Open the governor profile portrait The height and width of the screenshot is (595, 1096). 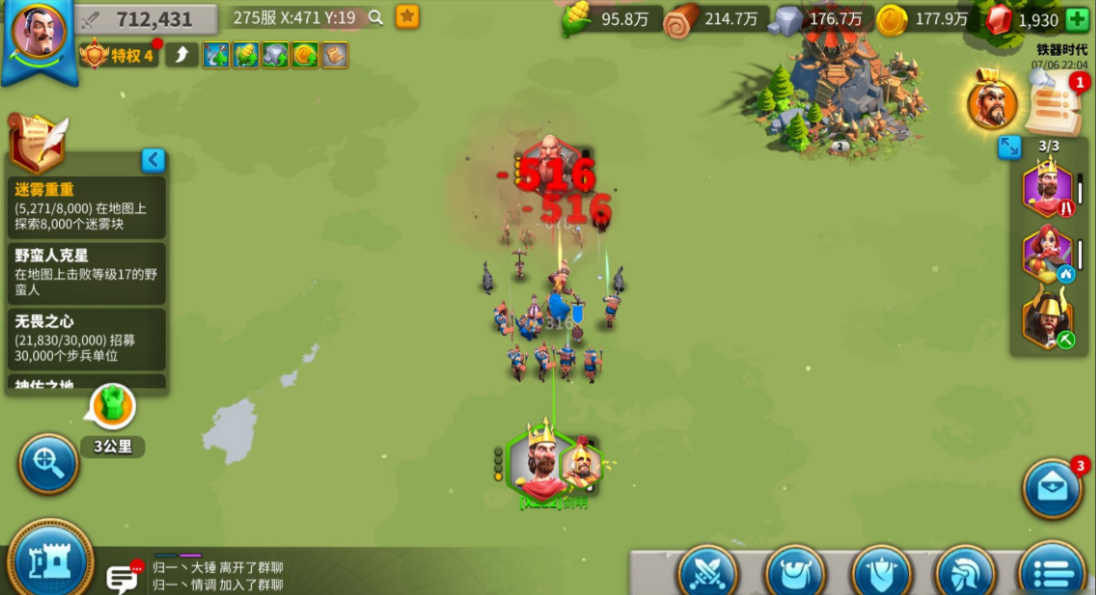39,31
